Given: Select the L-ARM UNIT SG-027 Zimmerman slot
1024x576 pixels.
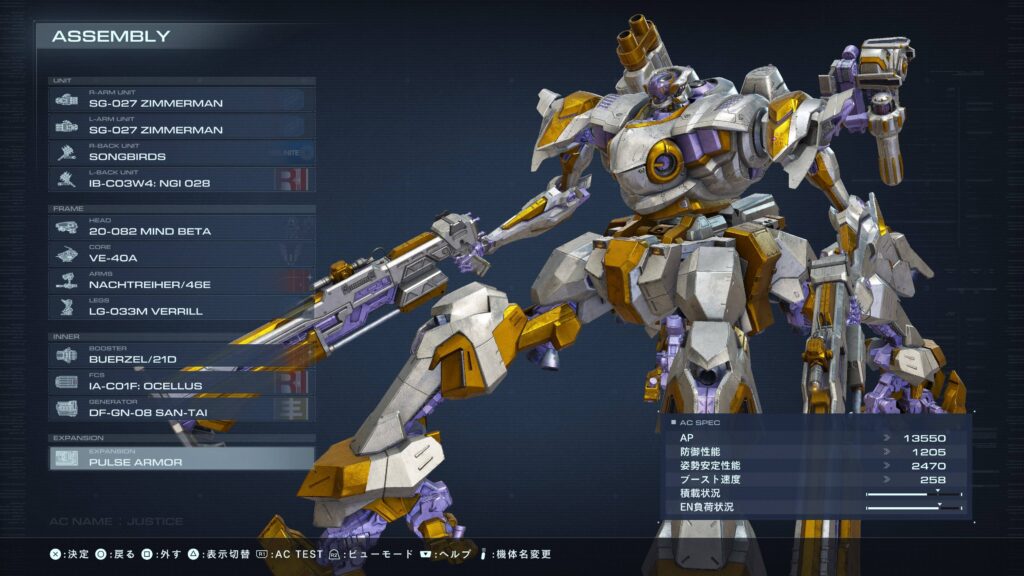Looking at the screenshot, I should pyautogui.click(x=182, y=126).
